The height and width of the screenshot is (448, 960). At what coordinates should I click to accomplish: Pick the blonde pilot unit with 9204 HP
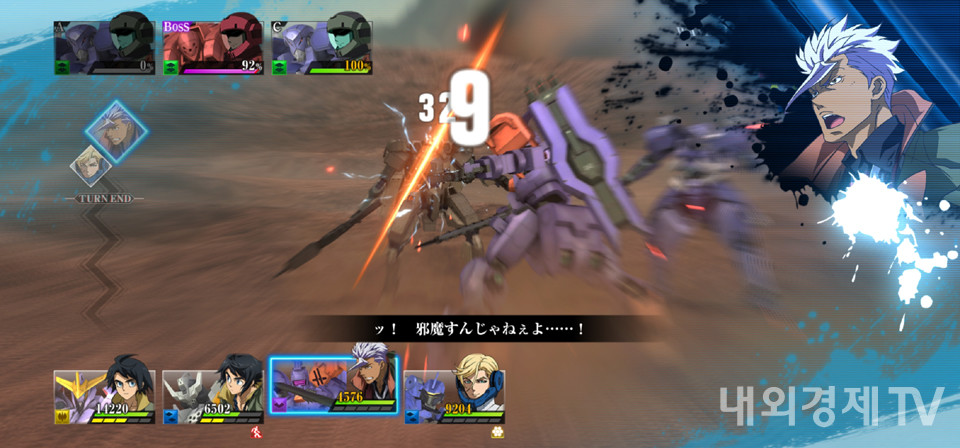click(454, 396)
